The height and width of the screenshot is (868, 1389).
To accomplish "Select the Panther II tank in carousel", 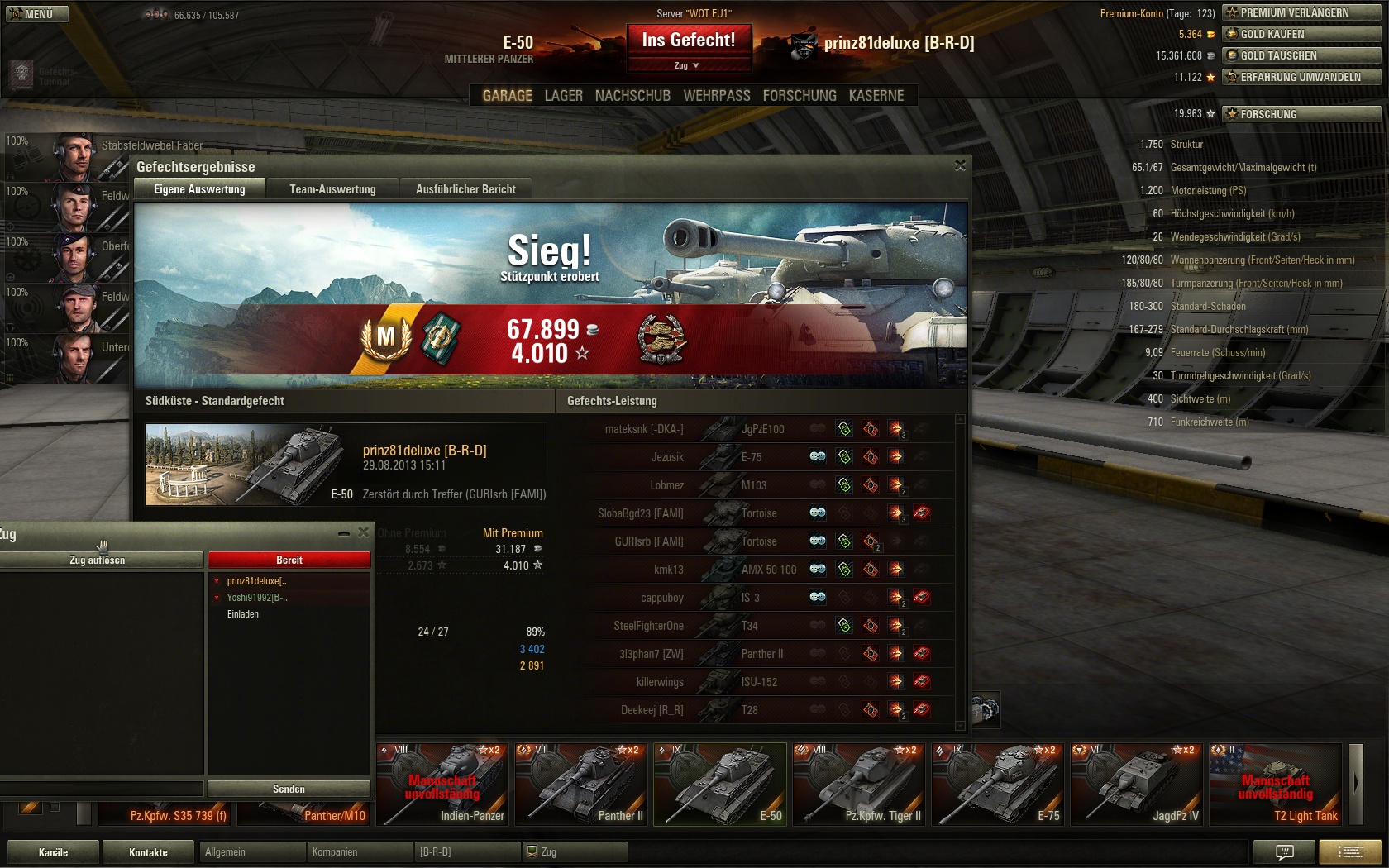I will (x=580, y=784).
